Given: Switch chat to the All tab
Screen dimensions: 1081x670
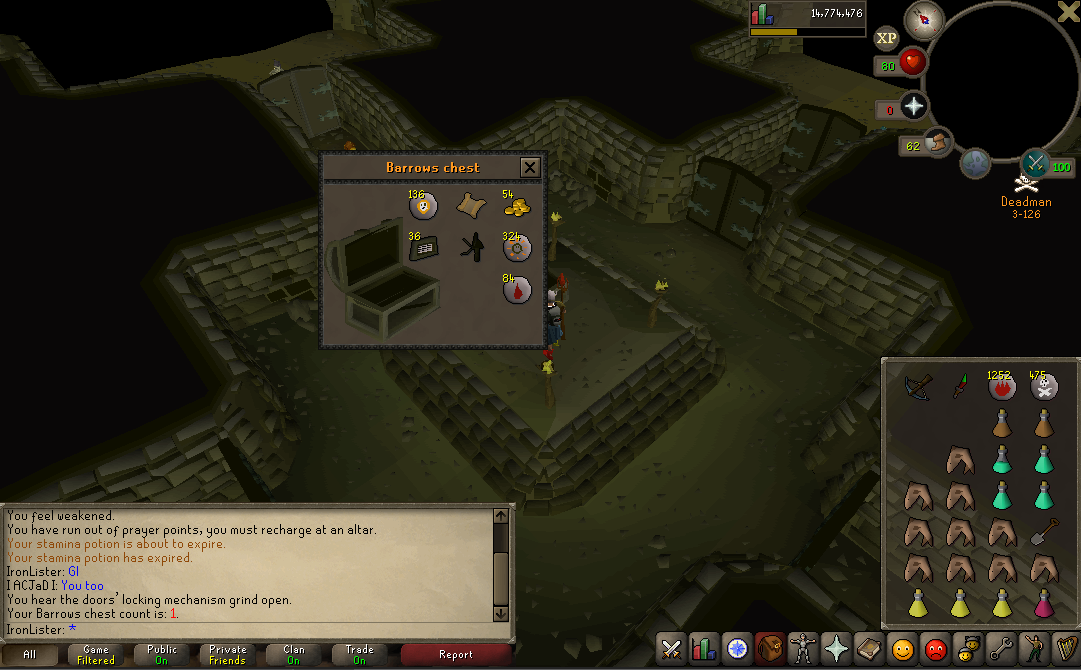Looking at the screenshot, I should [x=30, y=655].
